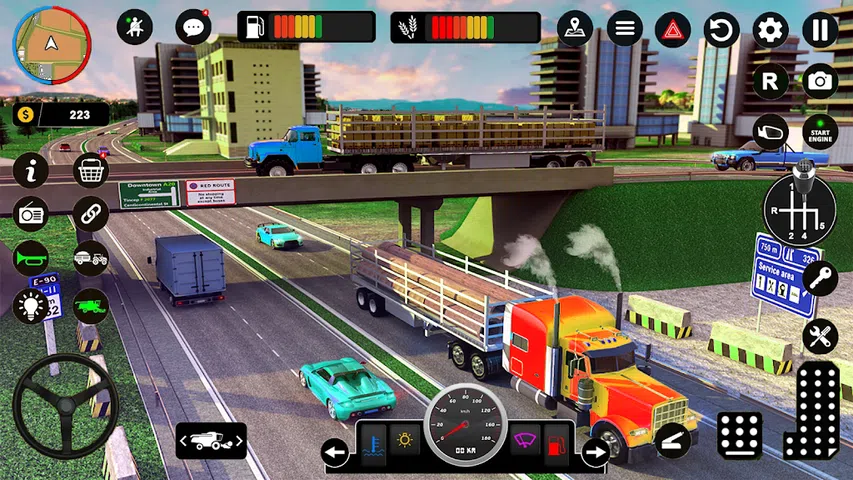Turn on the radio

click(x=31, y=214)
